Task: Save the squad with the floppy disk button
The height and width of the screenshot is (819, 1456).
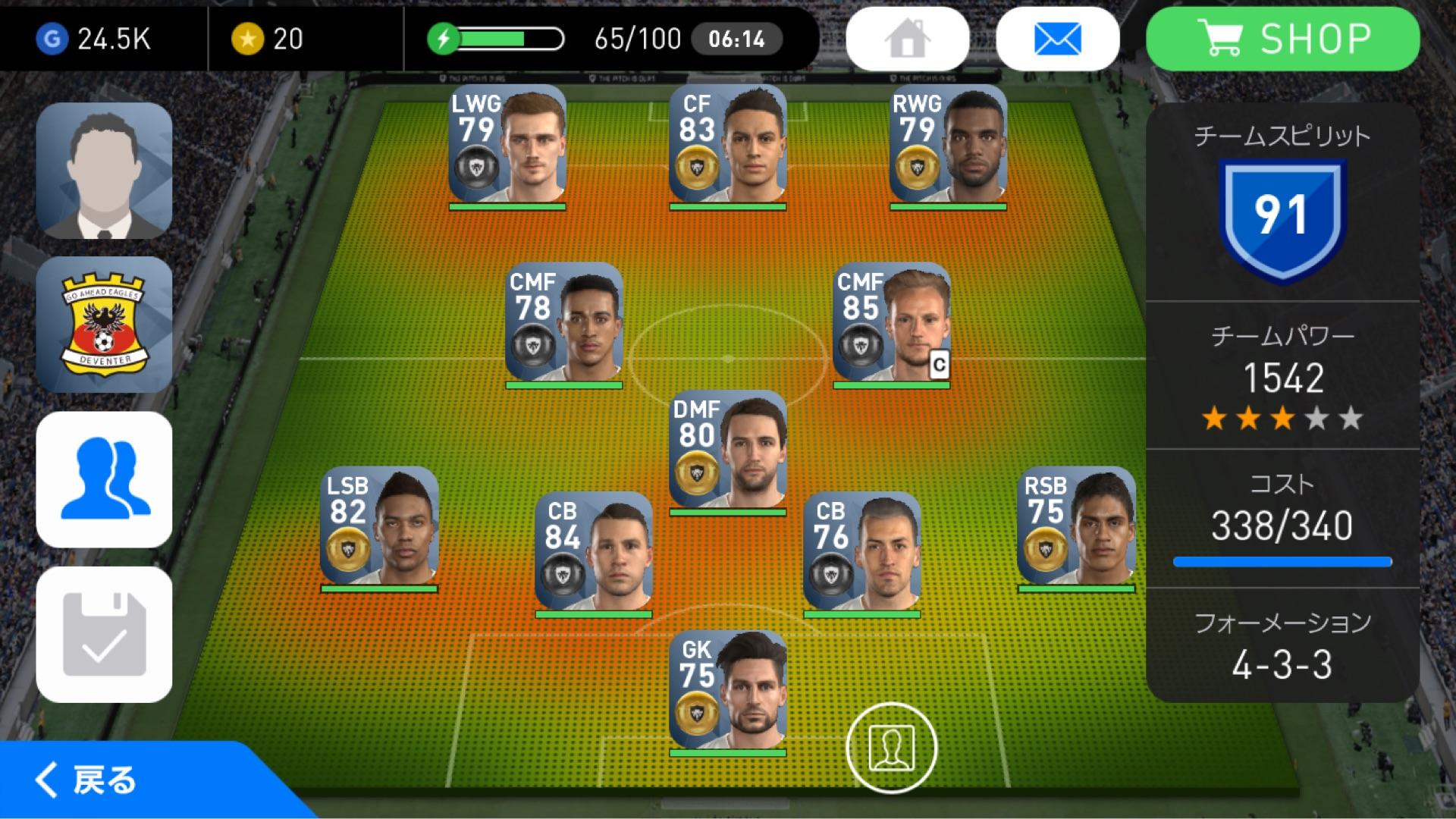Action: point(104,634)
